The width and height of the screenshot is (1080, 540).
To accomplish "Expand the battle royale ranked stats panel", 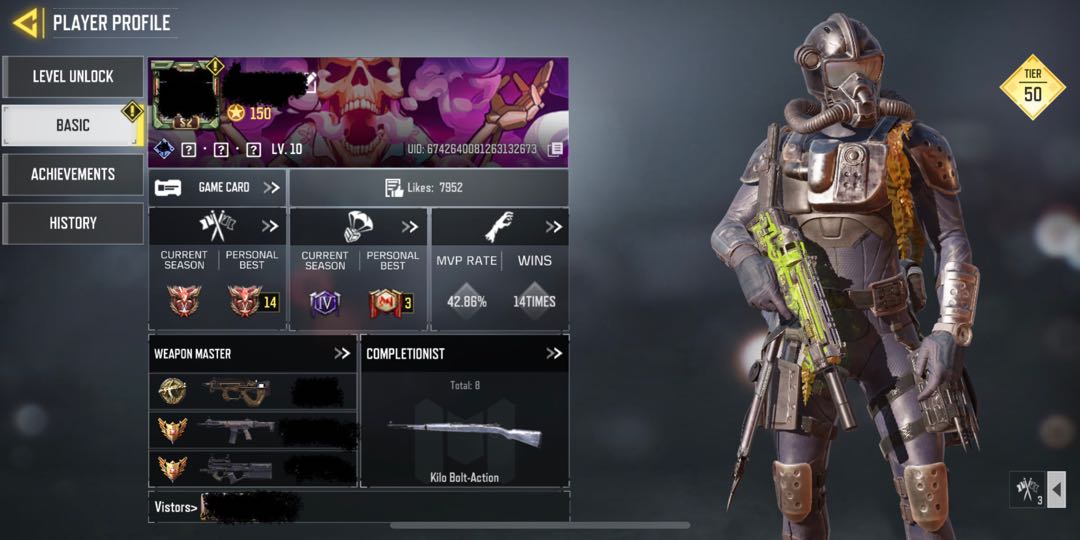I will 410,226.
